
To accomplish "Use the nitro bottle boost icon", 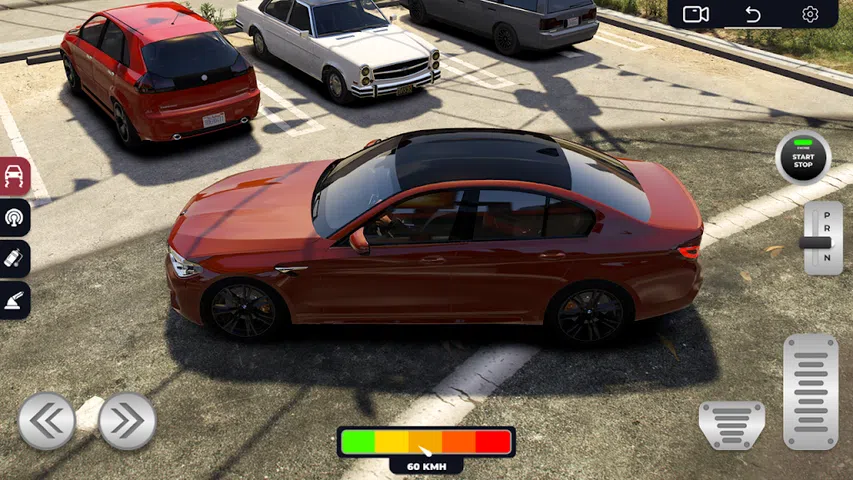I will [14, 259].
